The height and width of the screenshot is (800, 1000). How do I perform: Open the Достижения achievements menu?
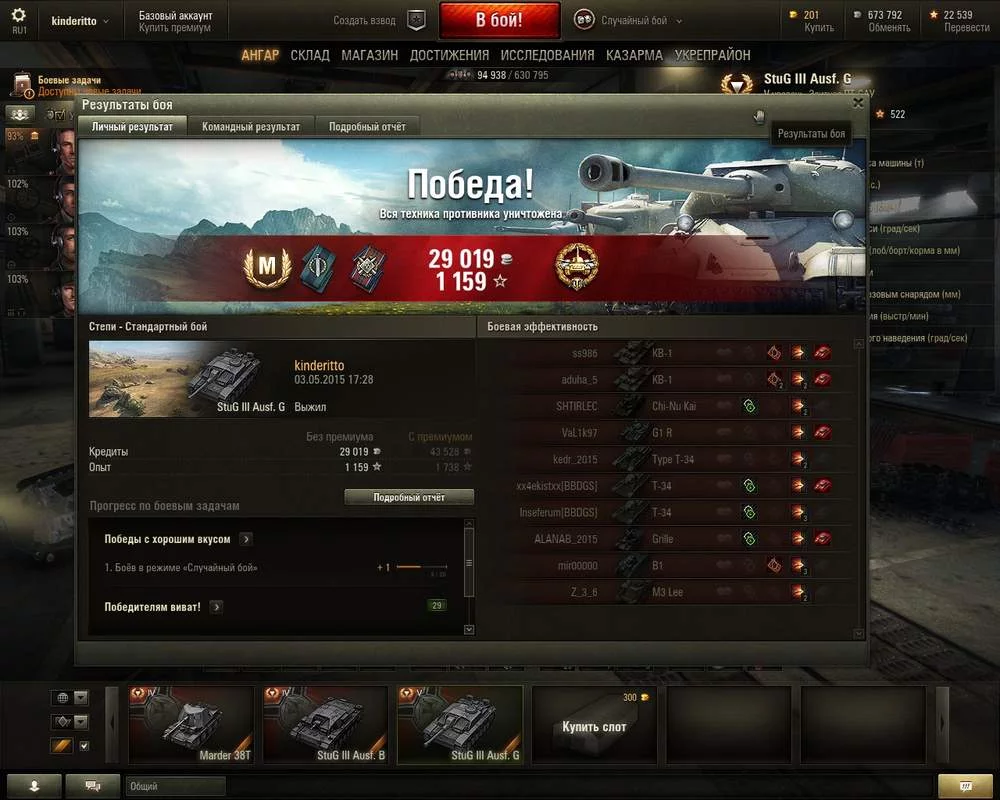pyautogui.click(x=449, y=55)
